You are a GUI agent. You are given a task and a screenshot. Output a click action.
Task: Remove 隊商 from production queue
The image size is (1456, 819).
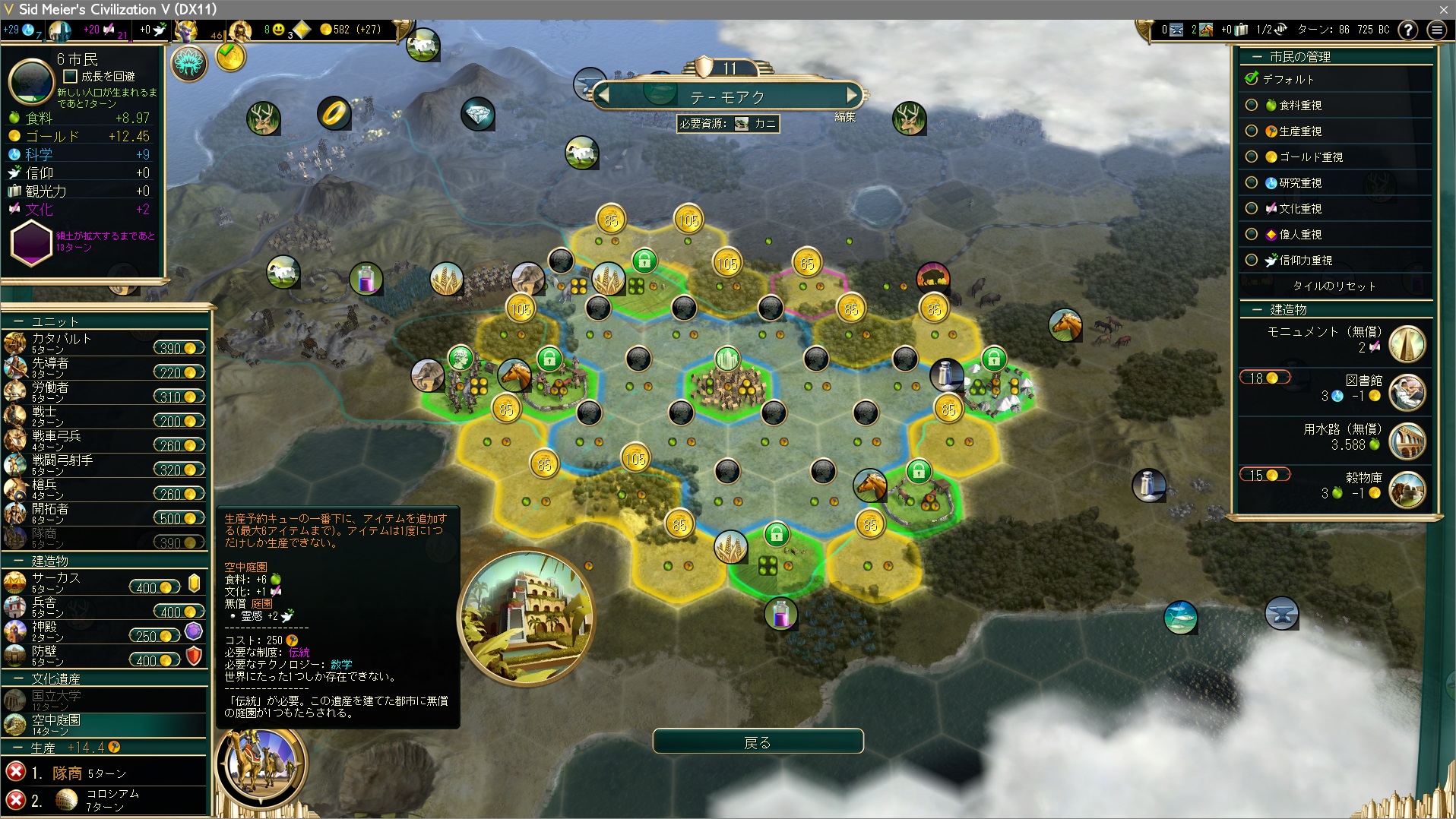(15, 772)
